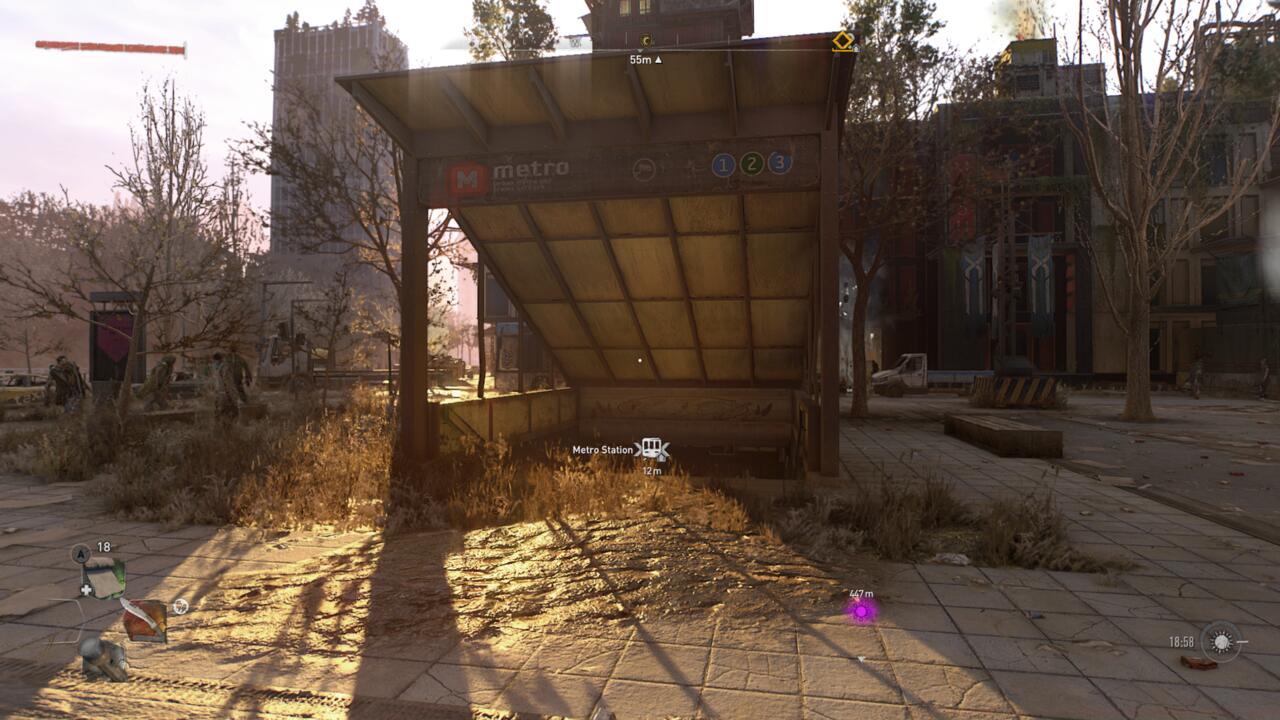Select metro line 1 blue circle
Image resolution: width=1280 pixels, height=720 pixels.
722,163
